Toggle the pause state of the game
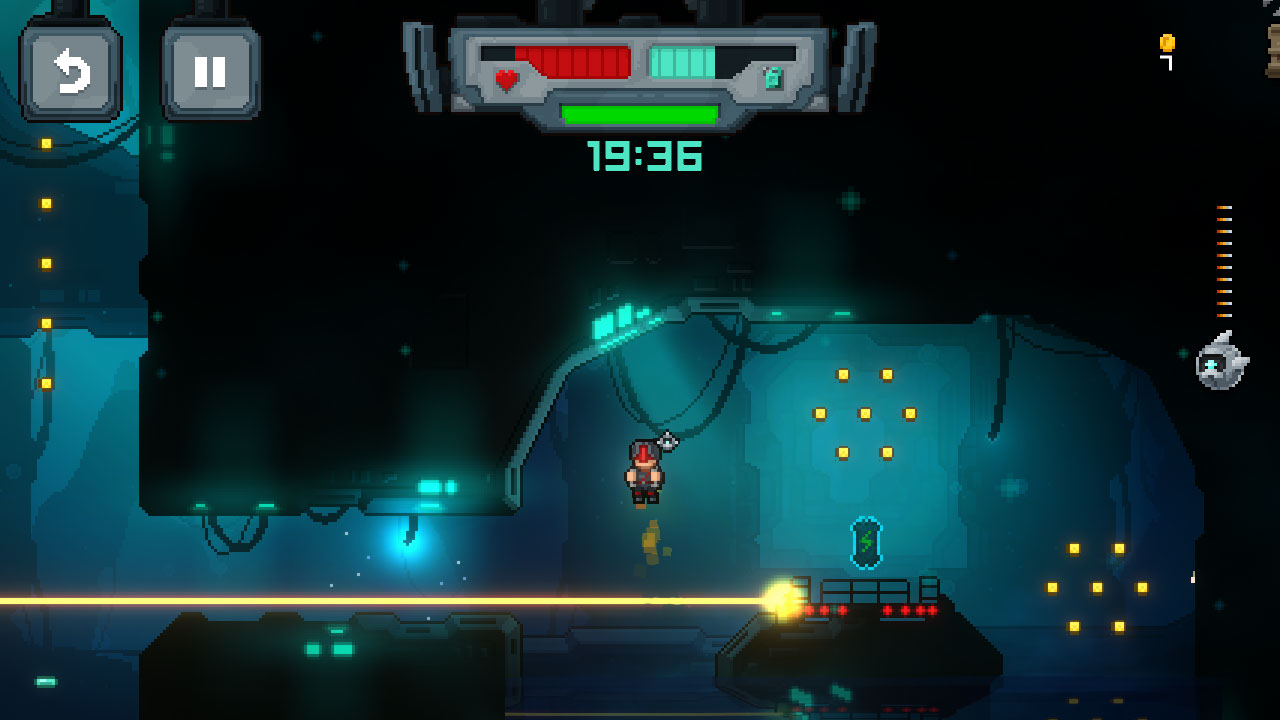This screenshot has height=720, width=1280. (x=210, y=70)
